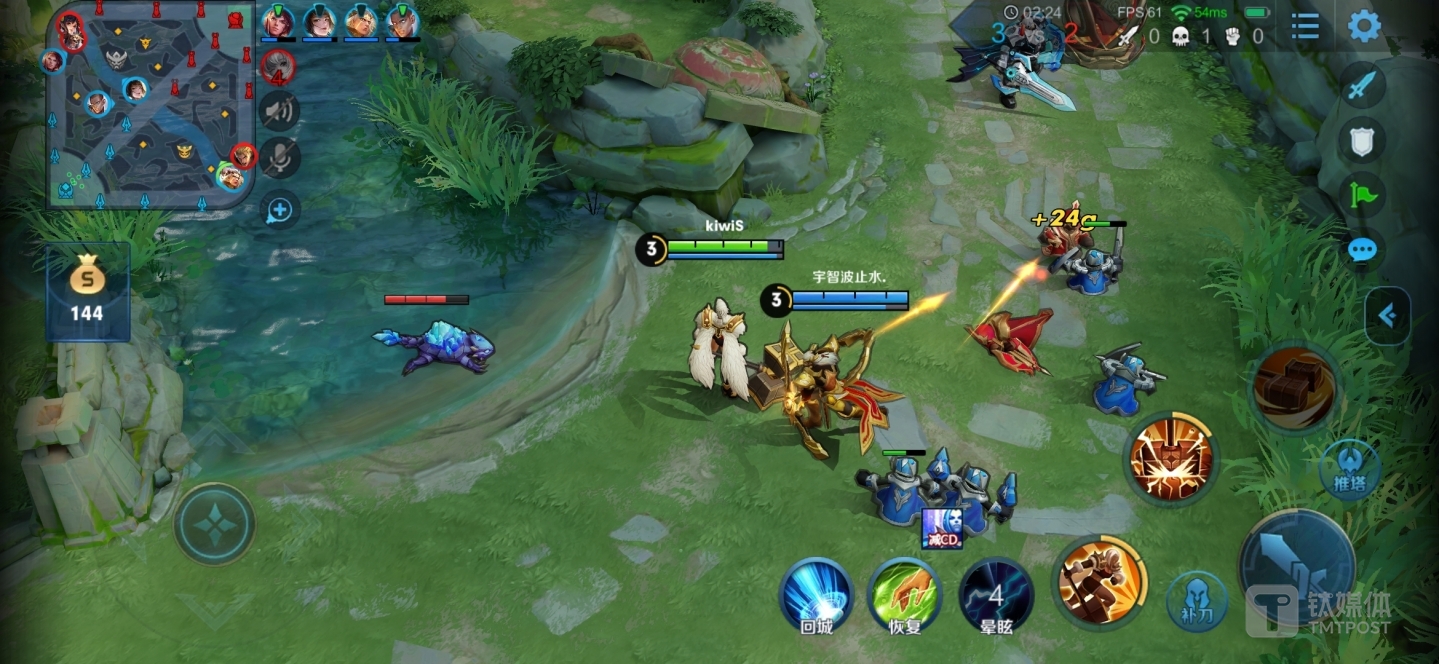Use the 恢复 restore ability
The height and width of the screenshot is (664, 1439).
[905, 594]
